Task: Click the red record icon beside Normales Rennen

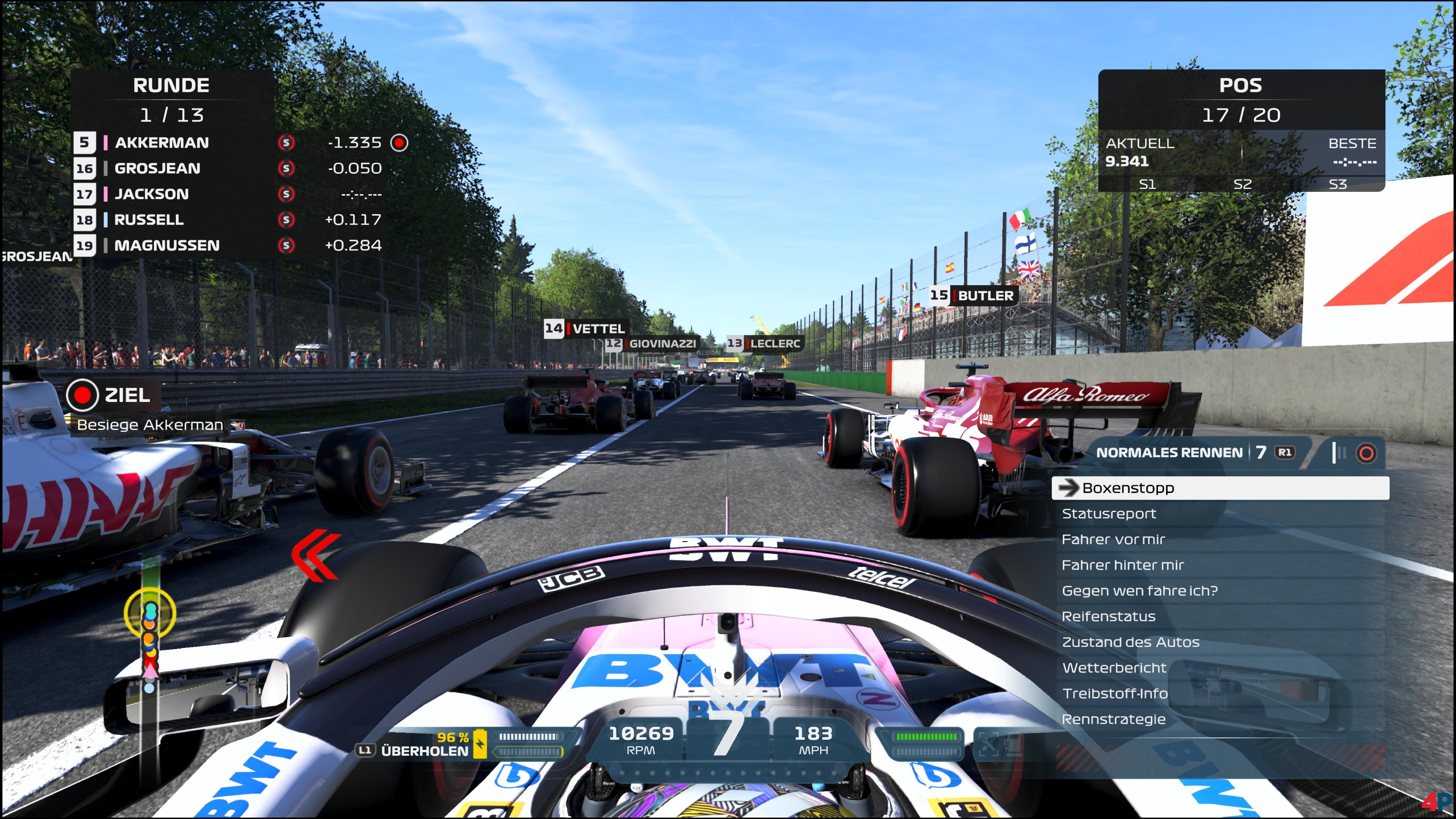Action: tap(1366, 453)
